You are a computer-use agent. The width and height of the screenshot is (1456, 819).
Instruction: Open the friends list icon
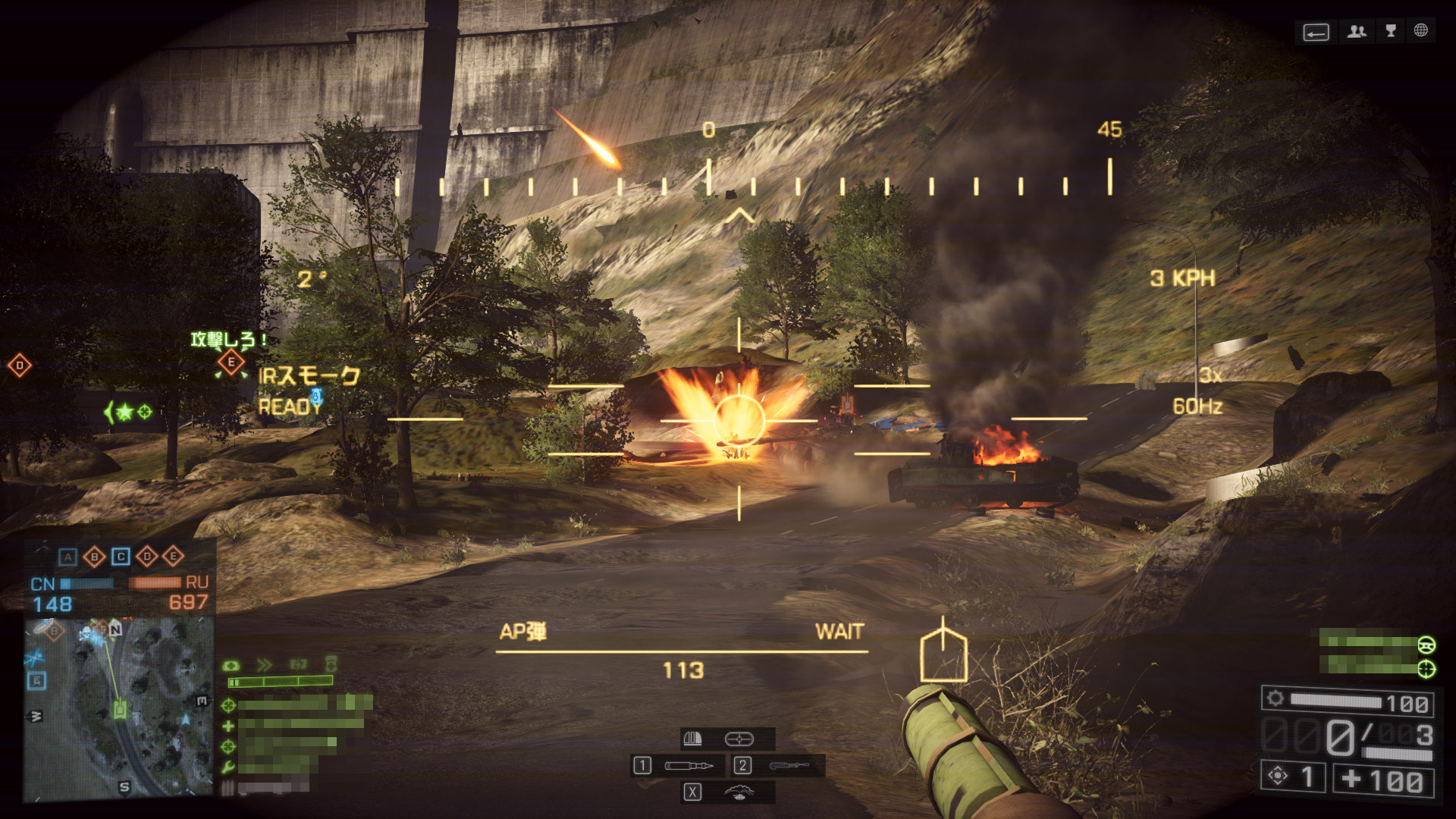(x=1357, y=31)
